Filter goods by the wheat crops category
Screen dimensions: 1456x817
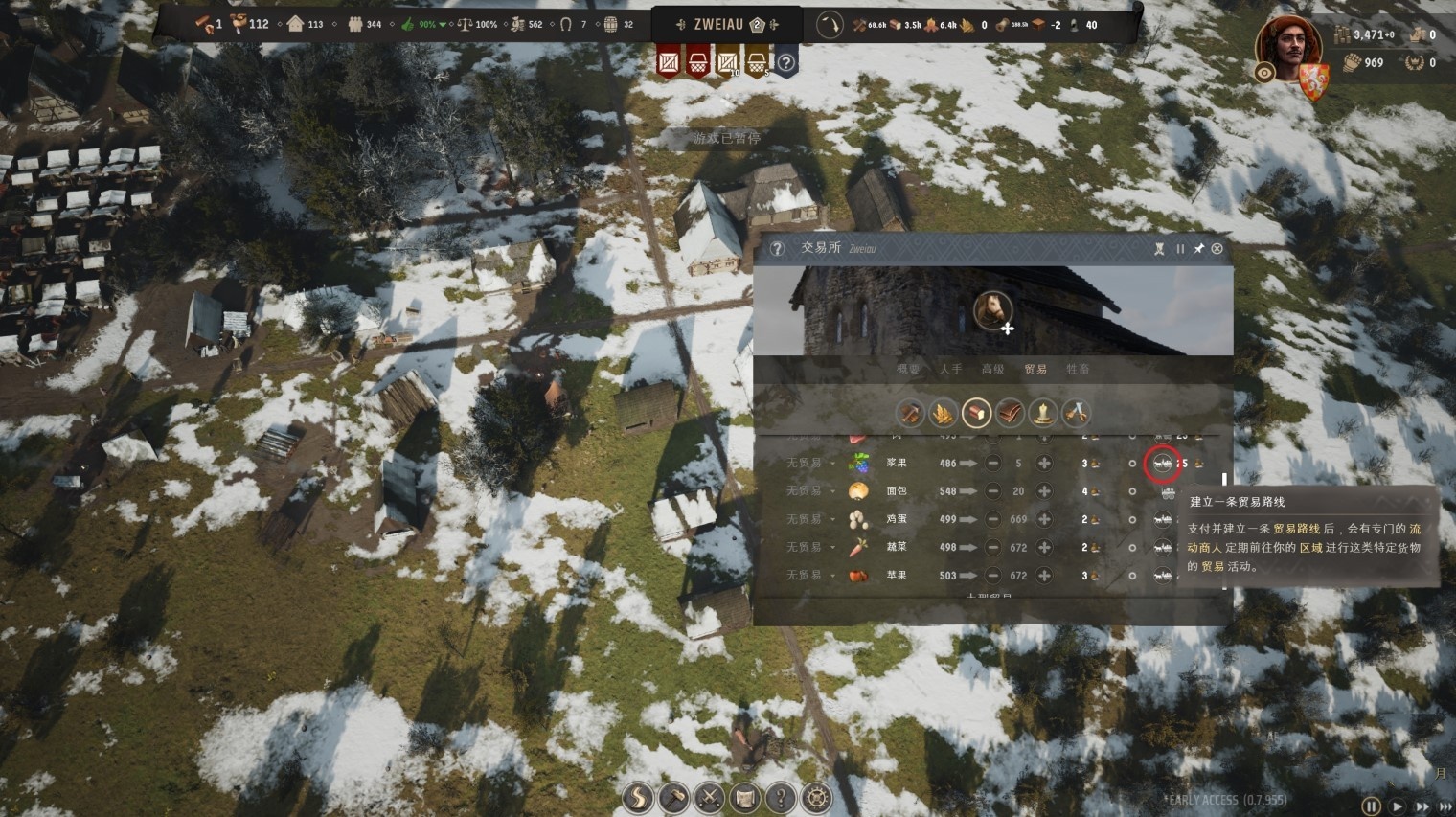click(943, 414)
